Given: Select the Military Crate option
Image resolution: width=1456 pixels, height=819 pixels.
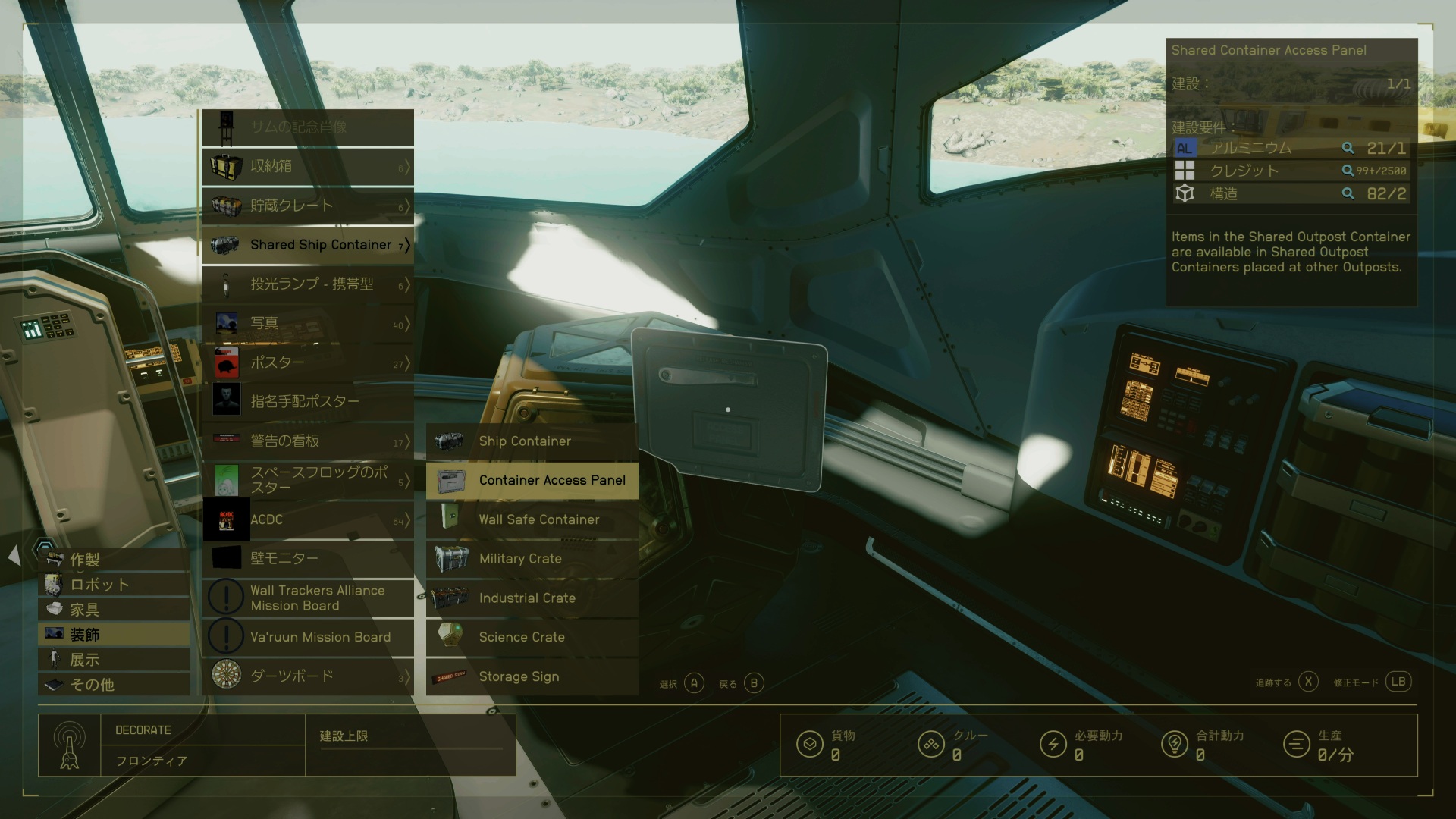Looking at the screenshot, I should point(532,559).
